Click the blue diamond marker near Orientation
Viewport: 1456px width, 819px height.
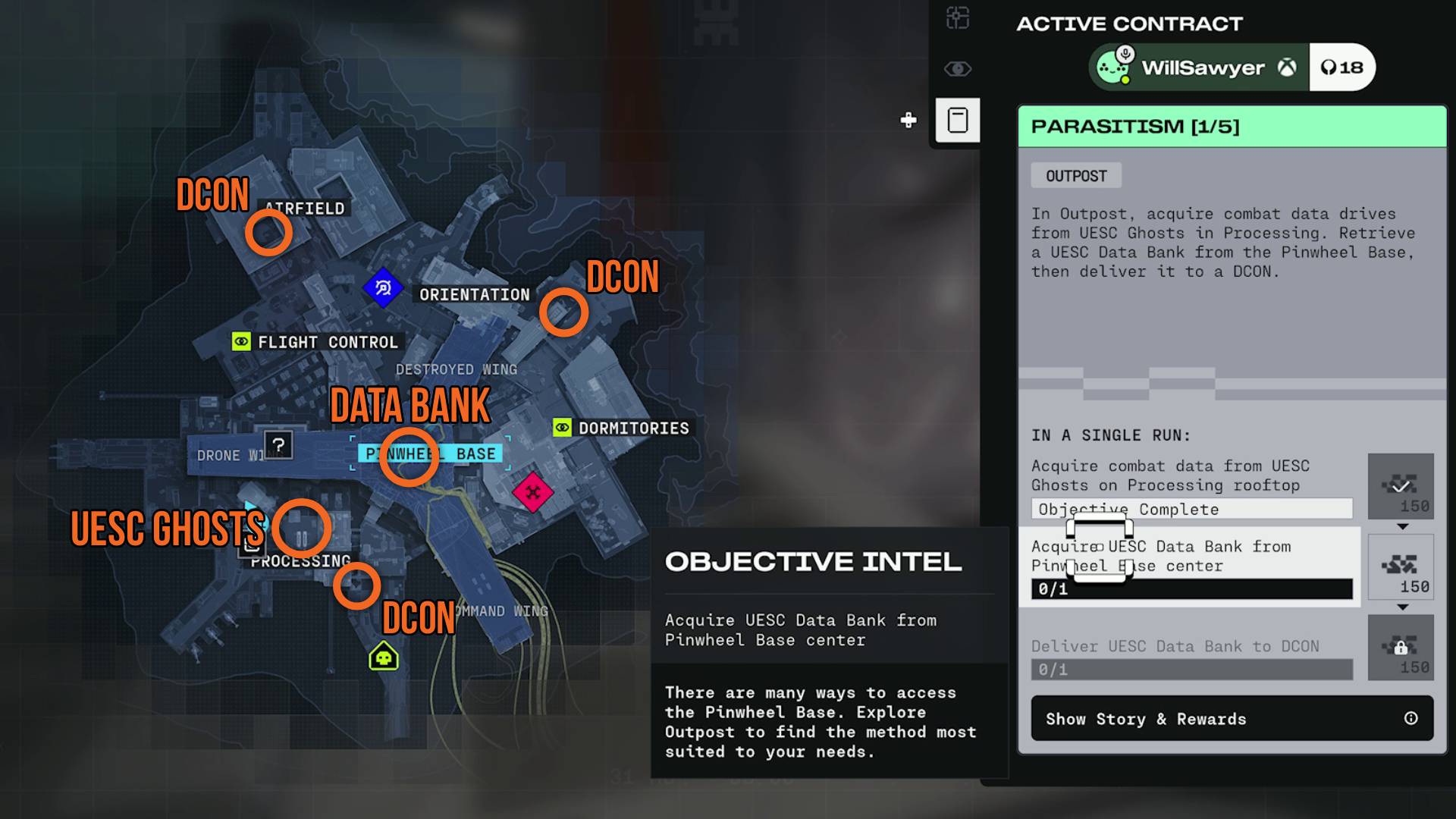click(x=384, y=286)
